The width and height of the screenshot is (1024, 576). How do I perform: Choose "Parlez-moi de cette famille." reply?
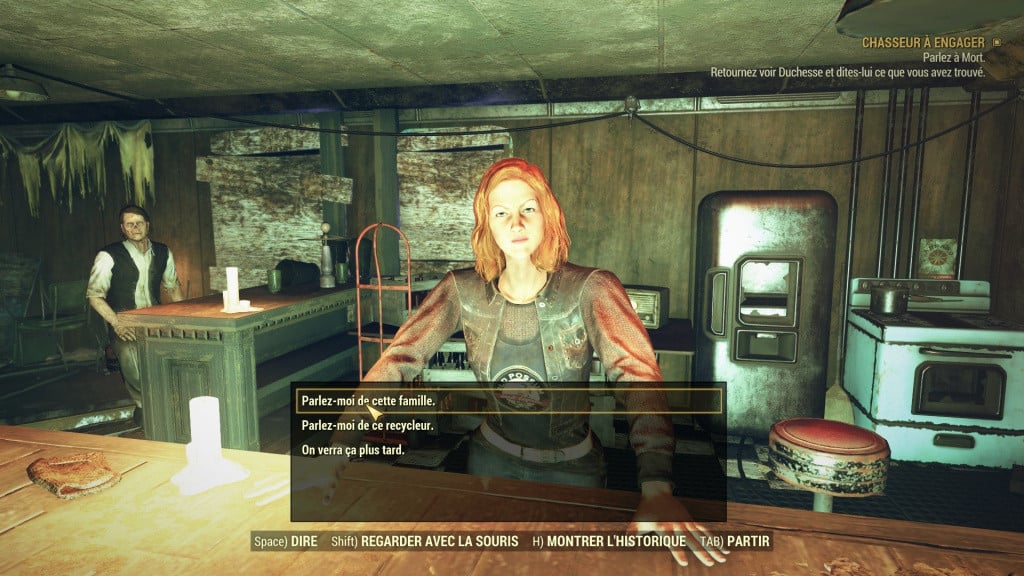click(x=369, y=400)
